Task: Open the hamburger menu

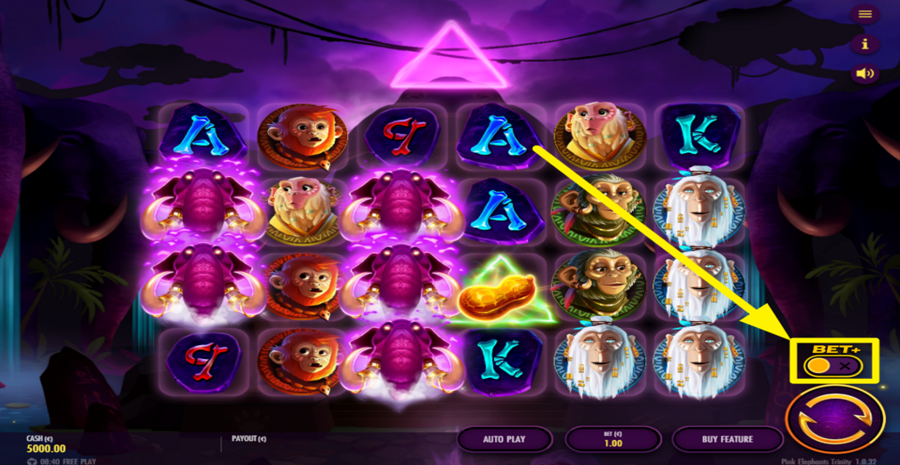Action: (x=865, y=14)
